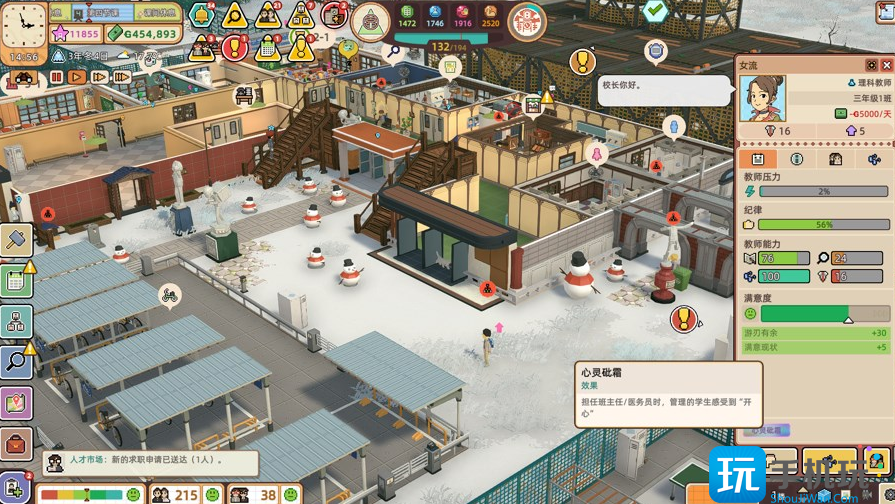The image size is (895, 504).
Task: Open the build mode hammer button
Action: click(x=16, y=240)
